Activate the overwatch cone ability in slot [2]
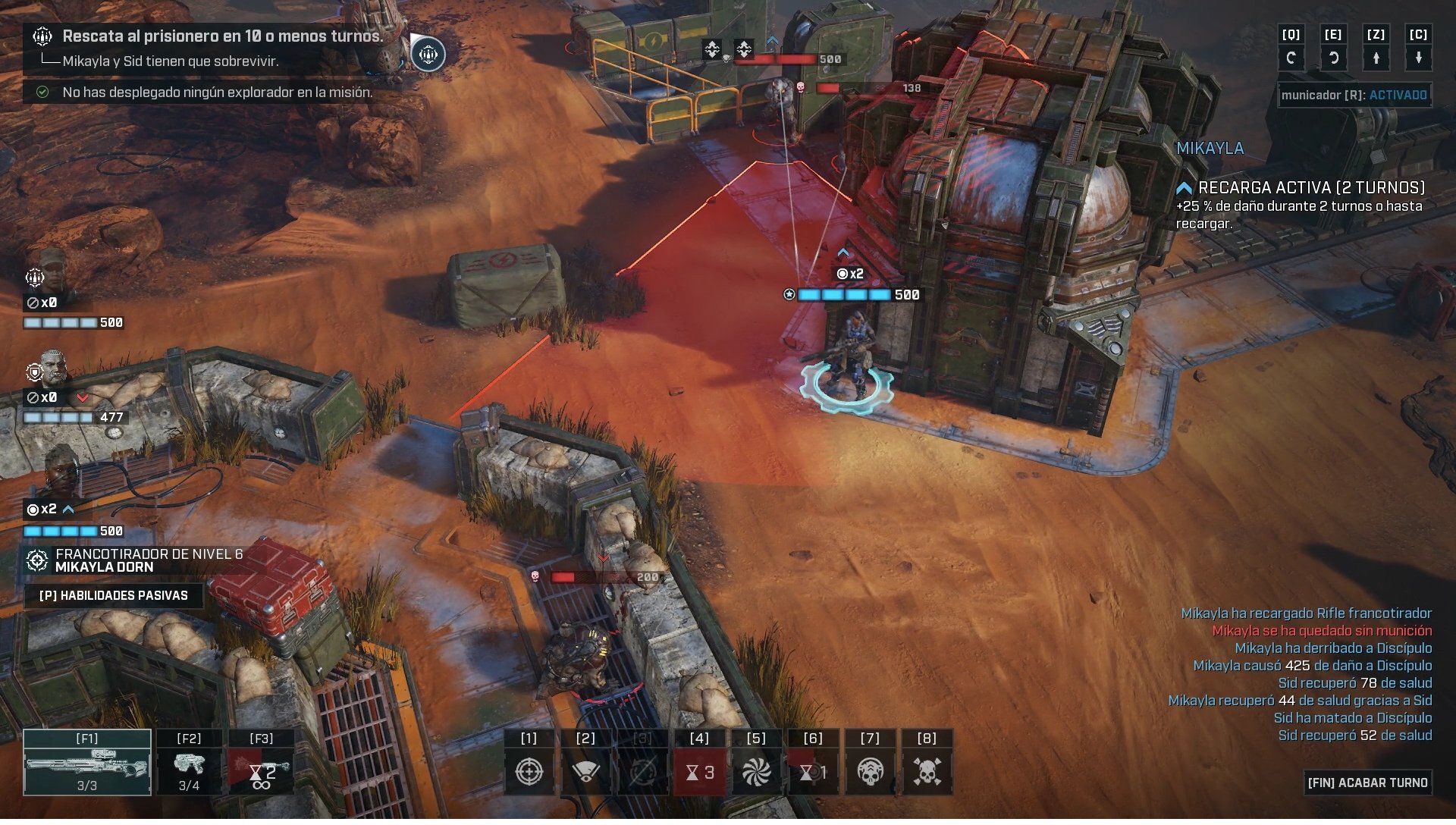The height and width of the screenshot is (825, 1456). click(x=585, y=770)
